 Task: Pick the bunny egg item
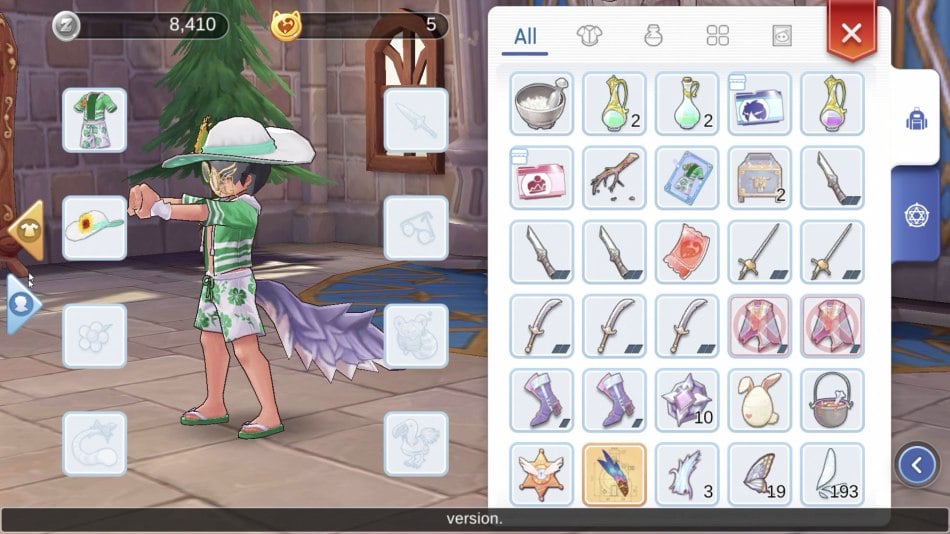click(759, 399)
